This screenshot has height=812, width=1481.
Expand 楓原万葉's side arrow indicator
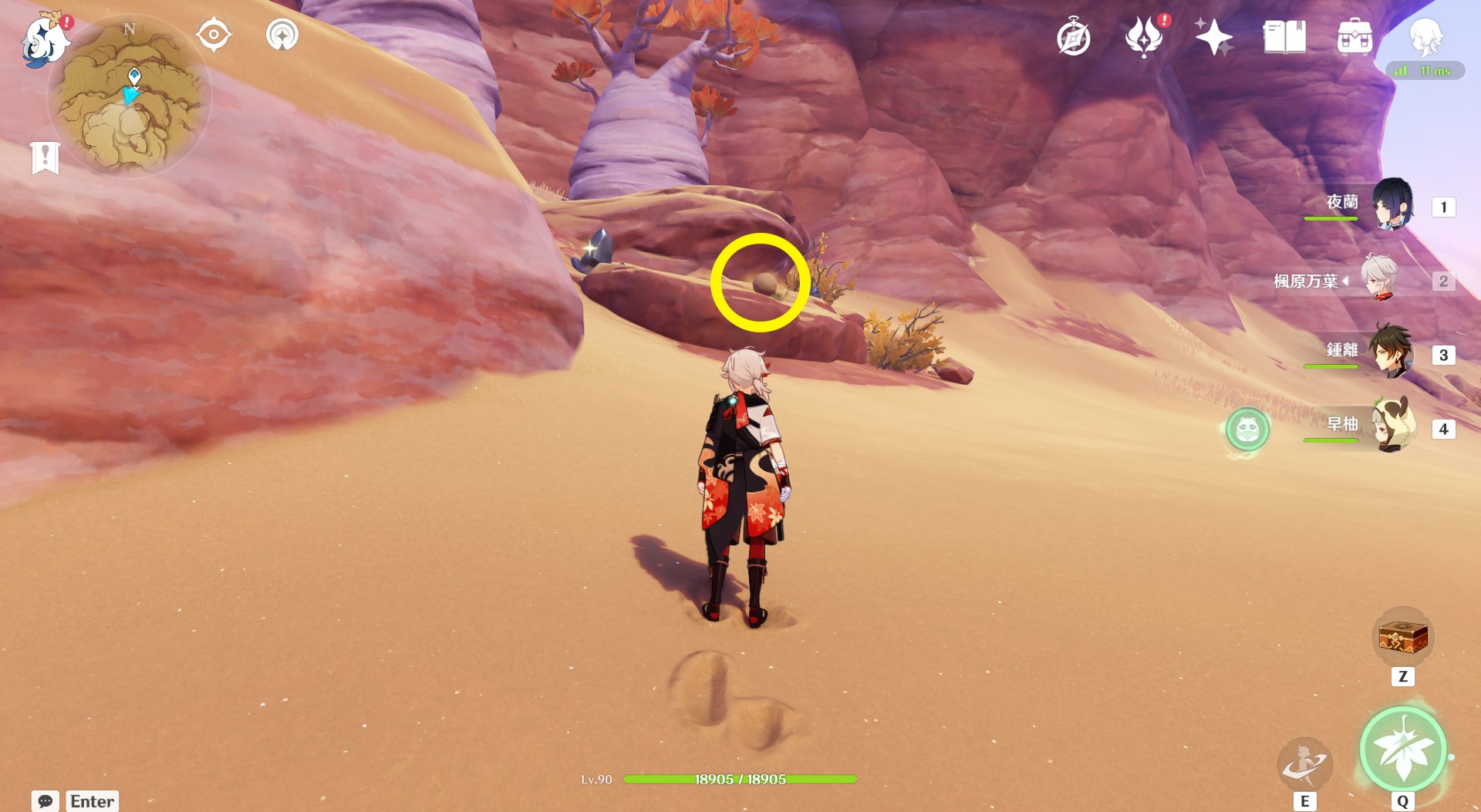pyautogui.click(x=1345, y=281)
